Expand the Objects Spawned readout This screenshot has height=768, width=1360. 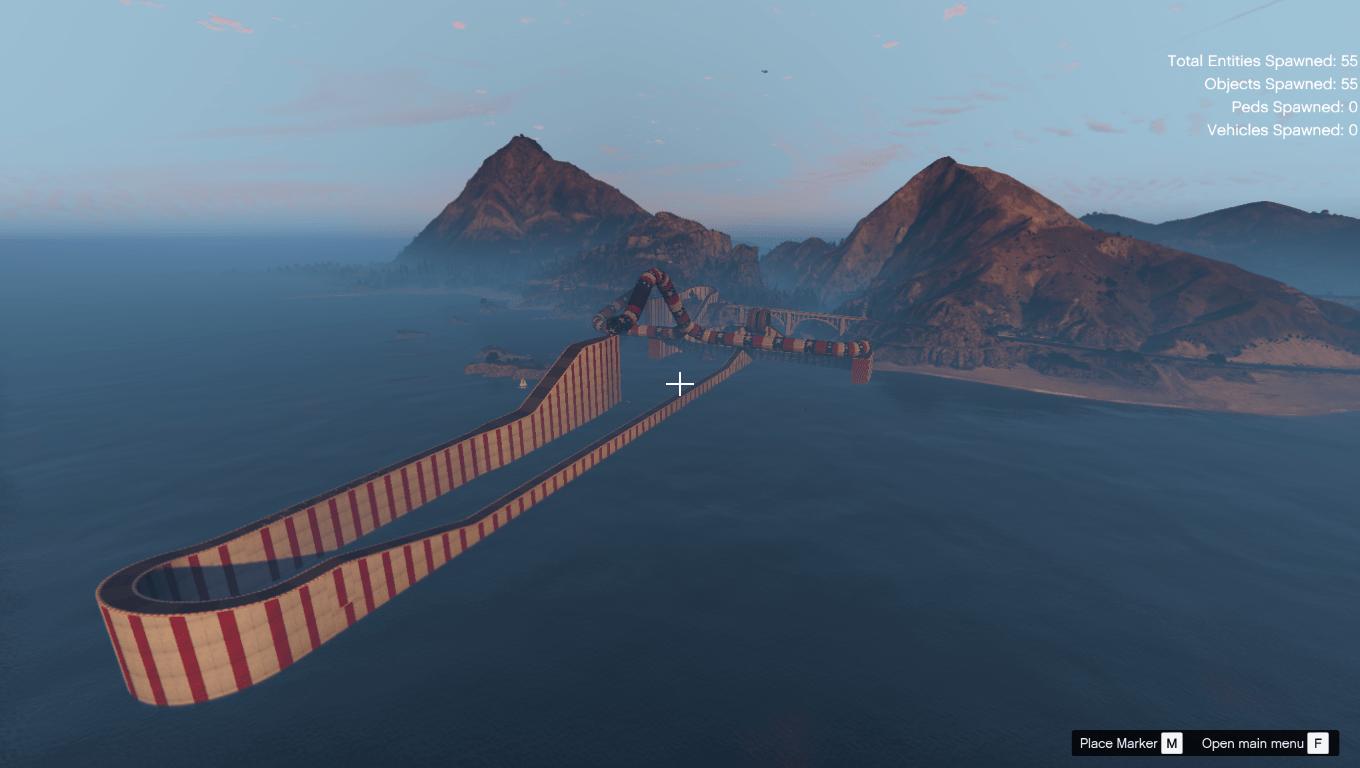[1273, 84]
